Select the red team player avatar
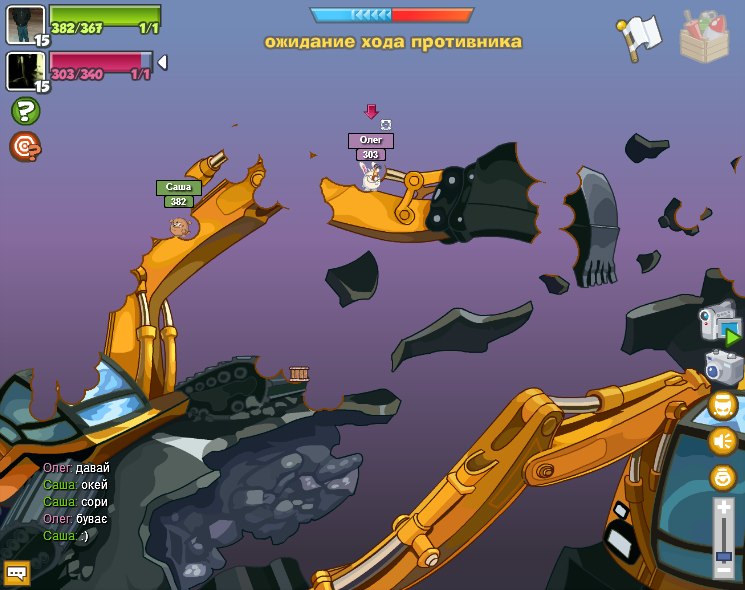Screen dimensions: 745x590 tap(25, 70)
